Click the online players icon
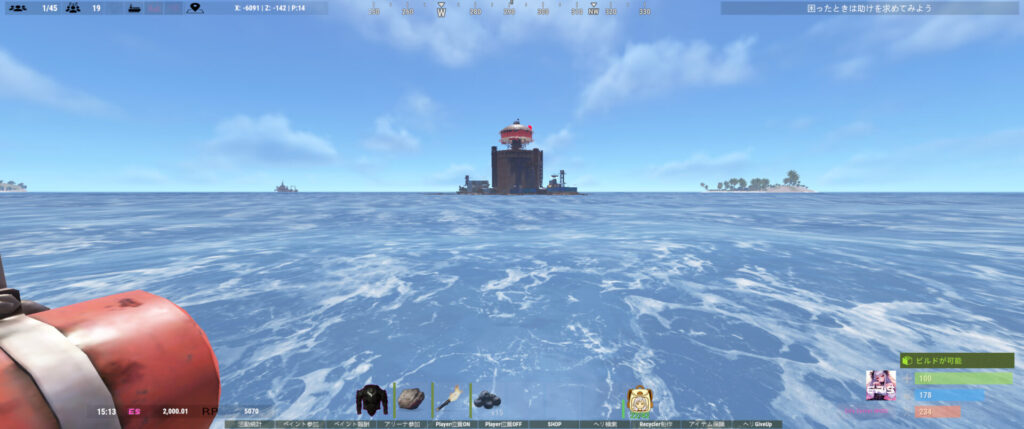 pyautogui.click(x=17, y=8)
